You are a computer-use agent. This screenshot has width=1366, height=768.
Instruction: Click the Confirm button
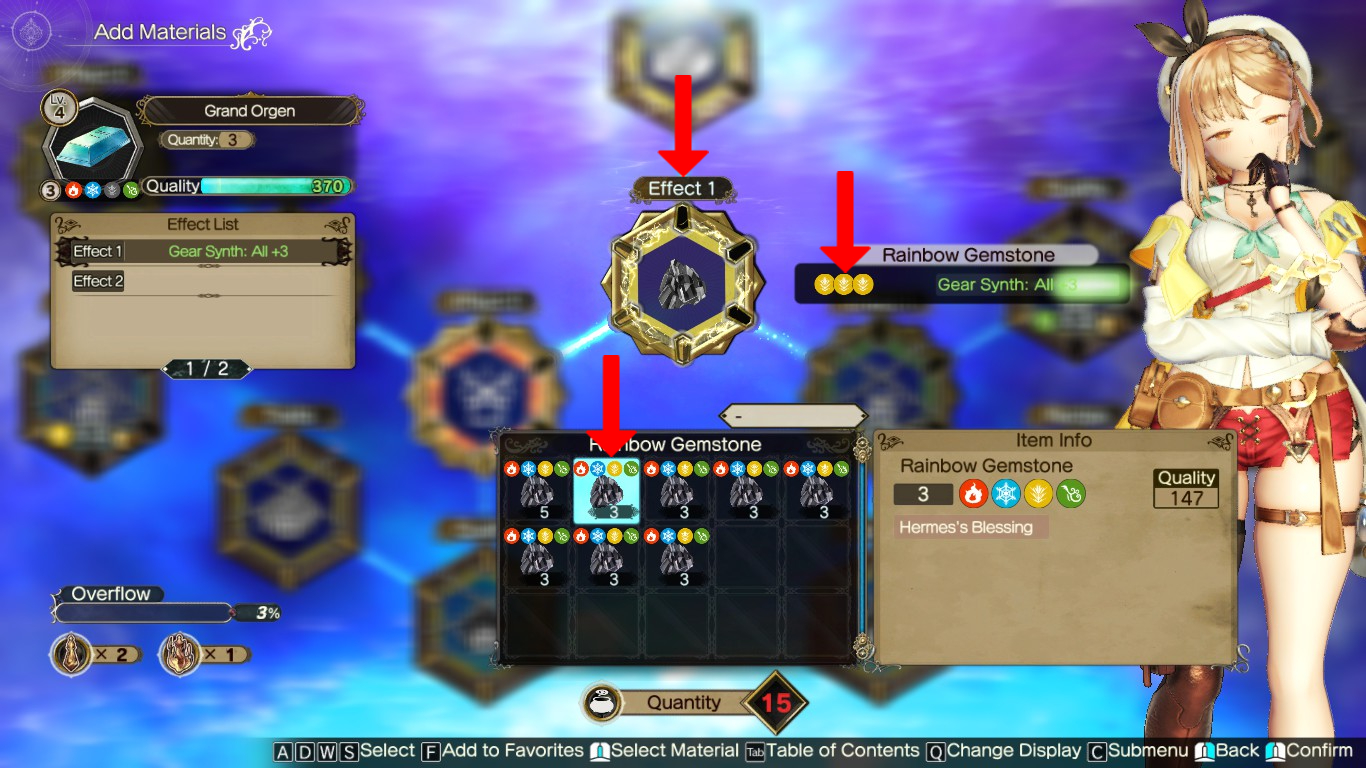(x=1320, y=750)
